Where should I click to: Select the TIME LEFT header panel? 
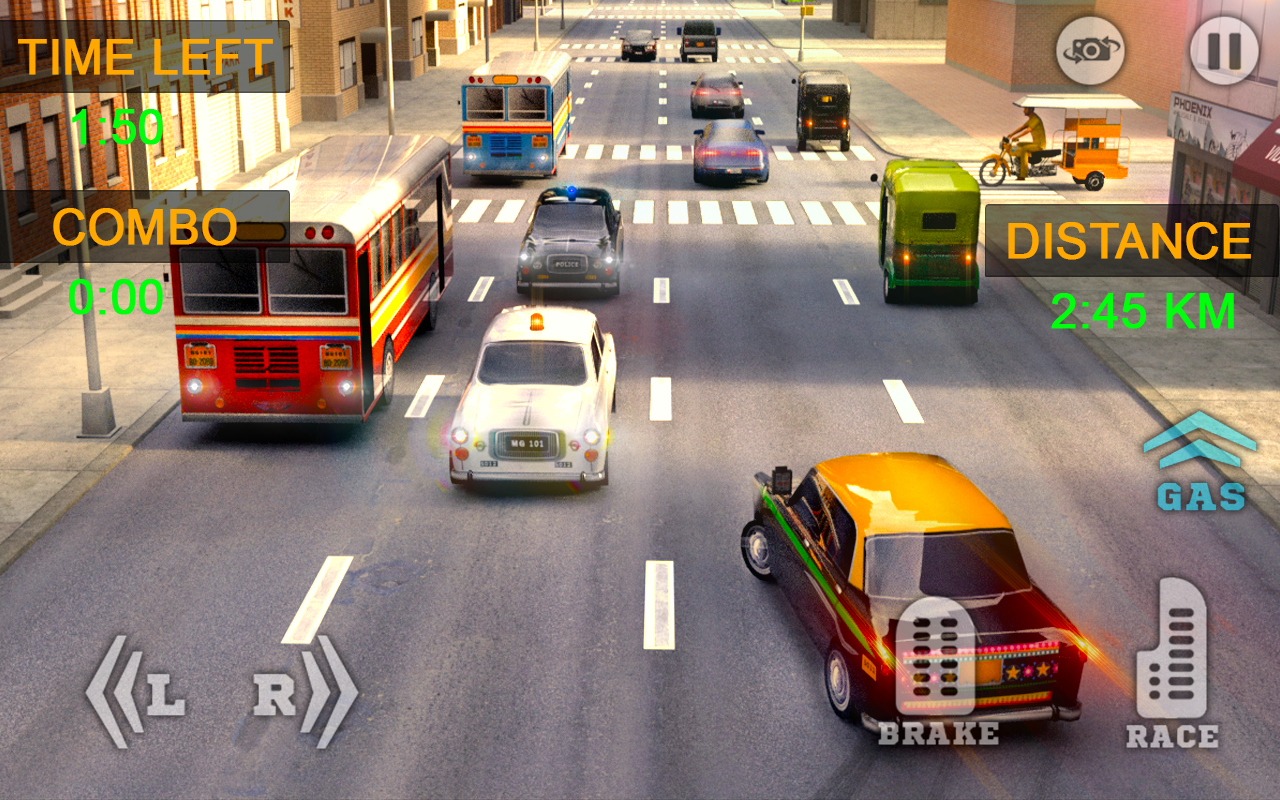coord(150,55)
